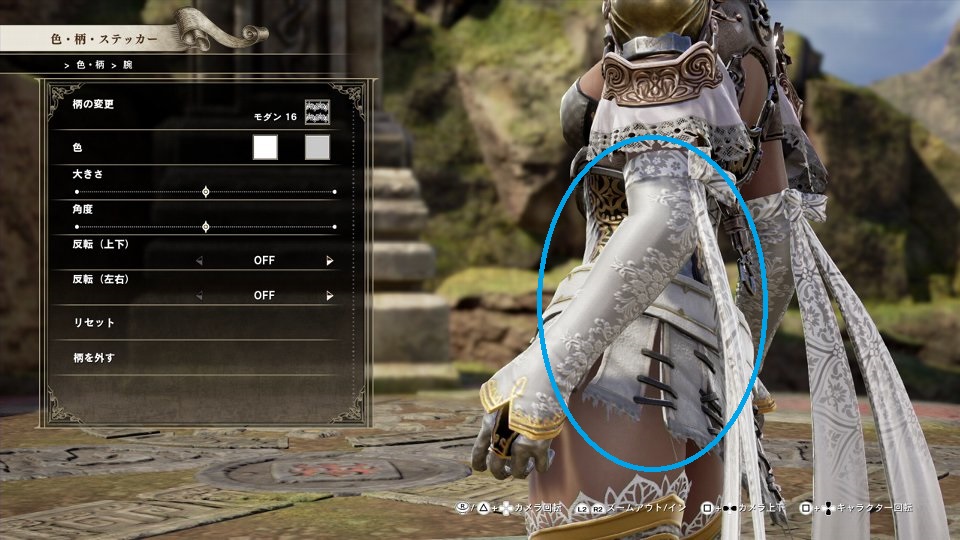Image resolution: width=960 pixels, height=540 pixels.
Task: Click the 角度 angle slider handle
Action: tap(206, 227)
